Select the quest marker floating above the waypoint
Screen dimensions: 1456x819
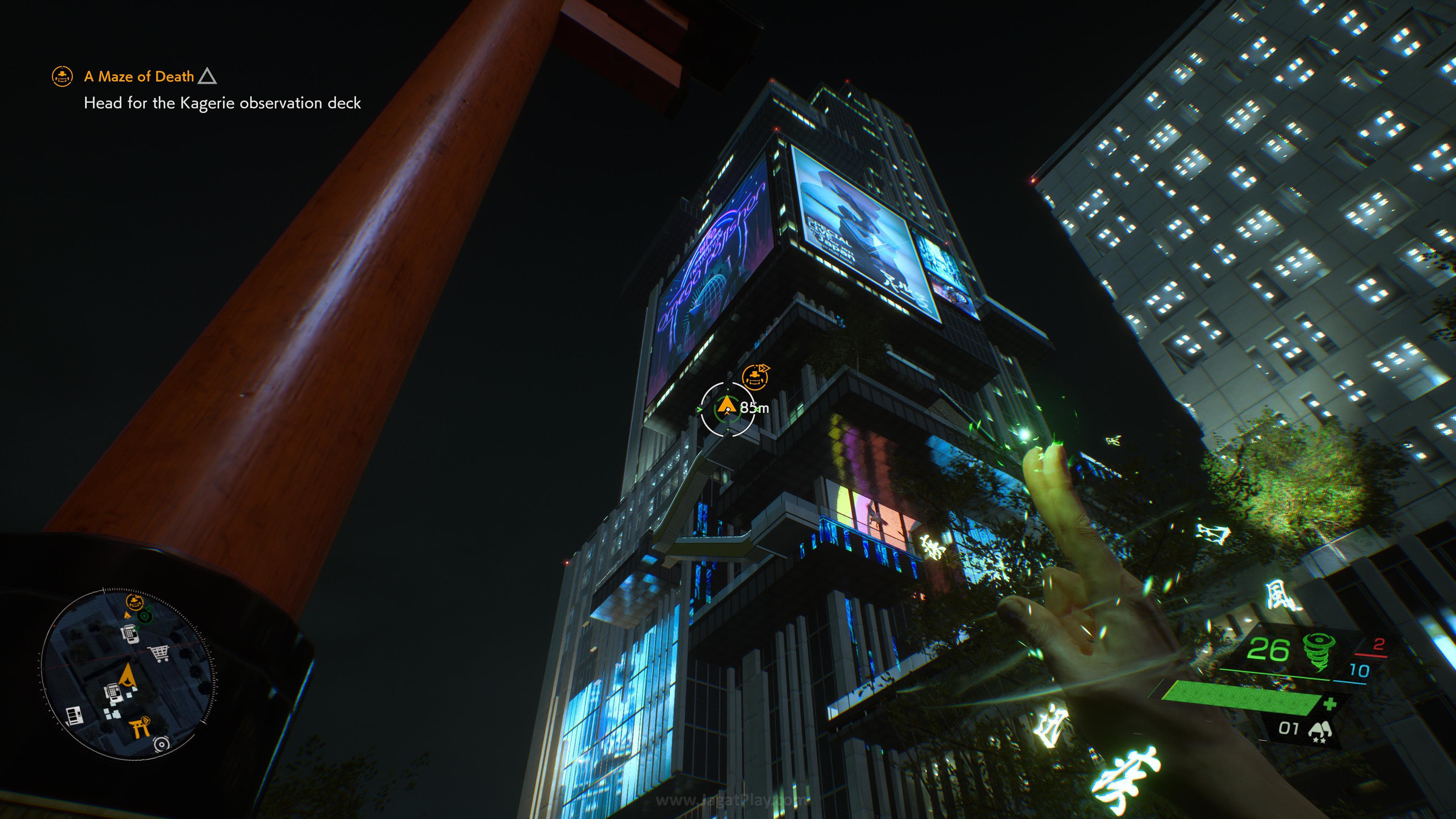click(x=755, y=377)
